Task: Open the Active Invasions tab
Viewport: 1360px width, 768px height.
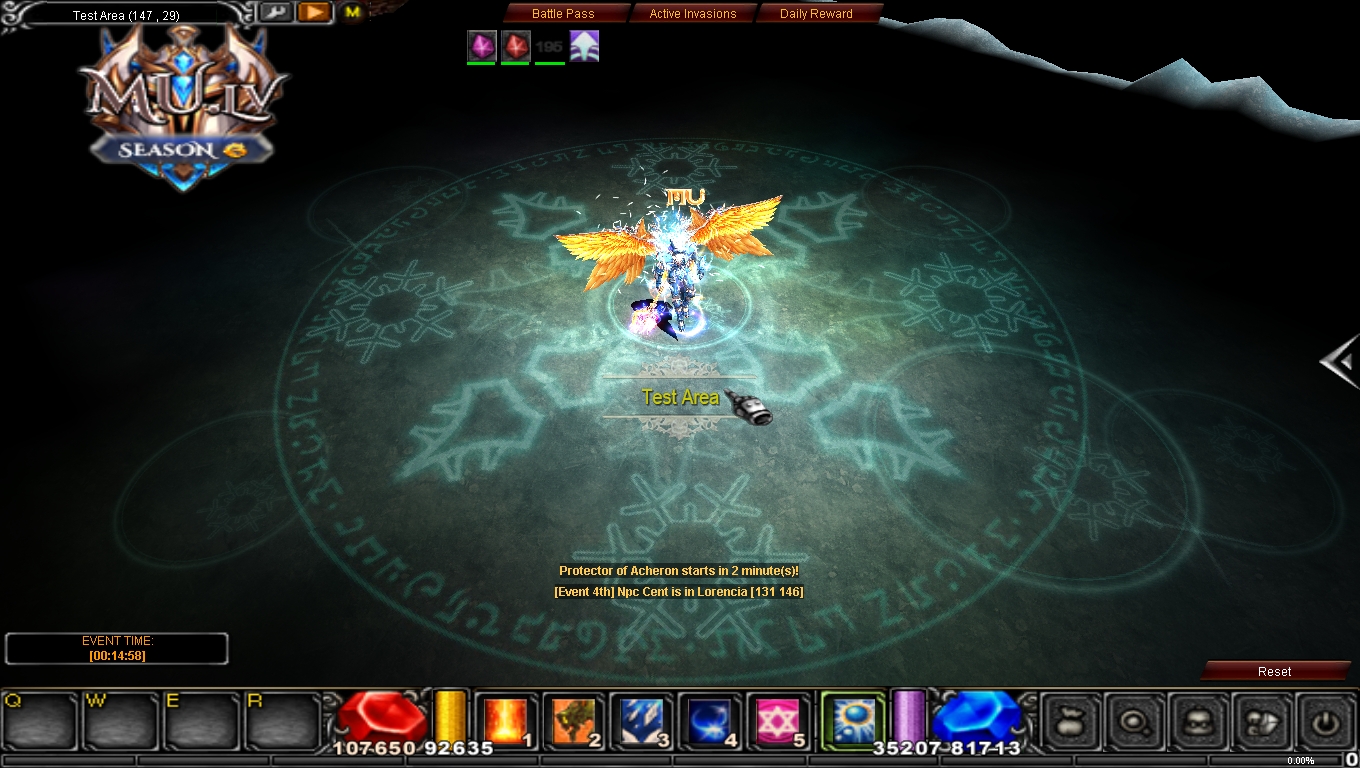Action: pos(693,13)
